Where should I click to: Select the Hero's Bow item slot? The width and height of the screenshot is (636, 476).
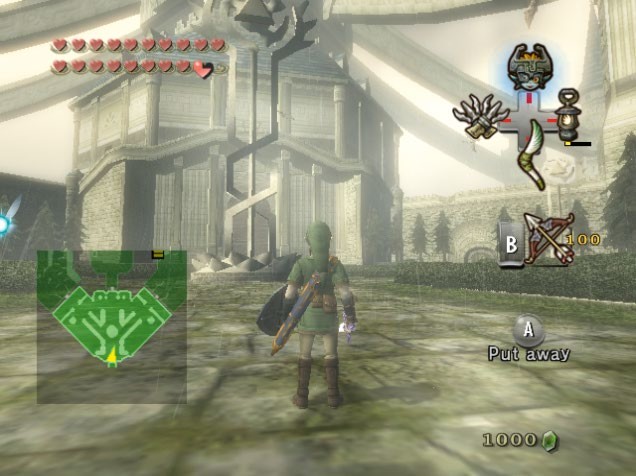tap(549, 238)
